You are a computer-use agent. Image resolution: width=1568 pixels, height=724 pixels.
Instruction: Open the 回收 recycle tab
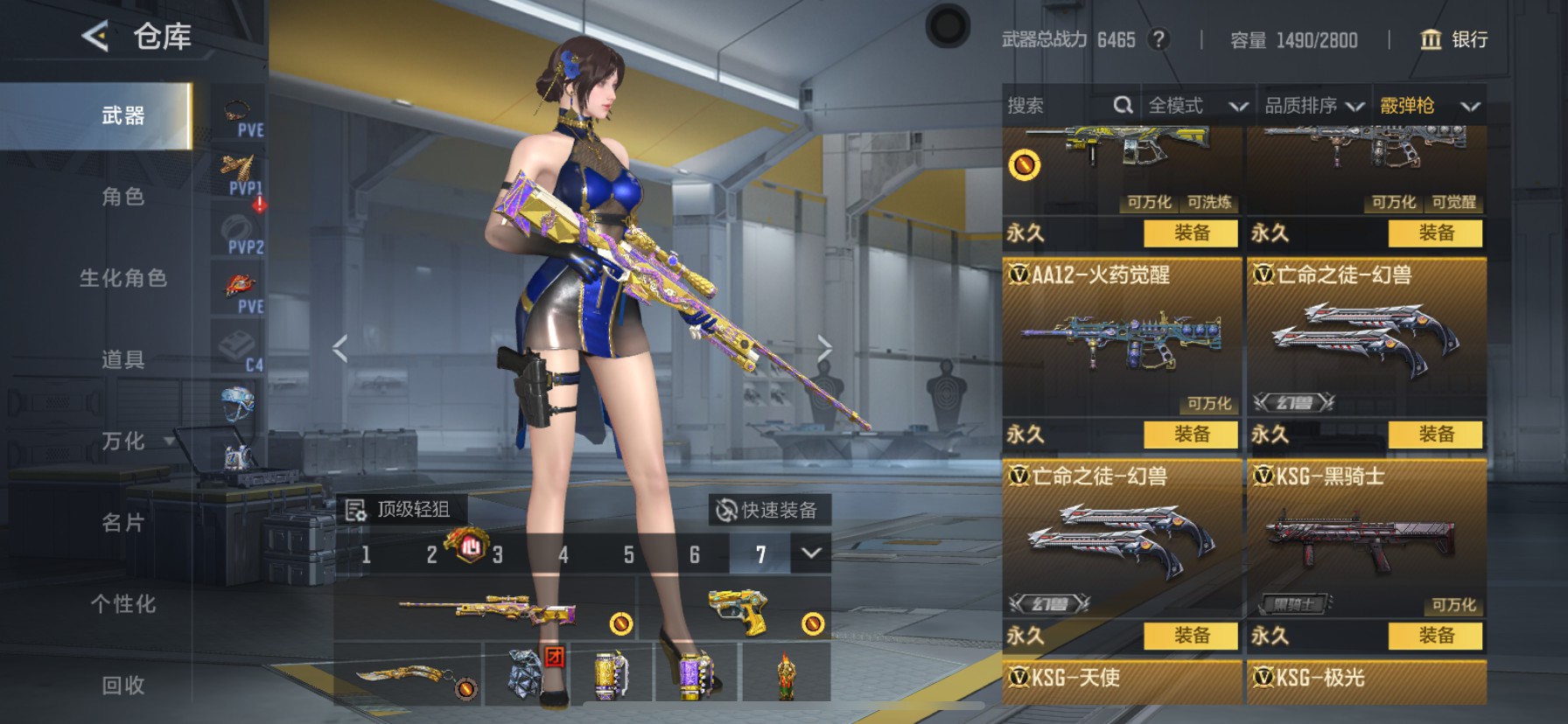click(x=123, y=686)
